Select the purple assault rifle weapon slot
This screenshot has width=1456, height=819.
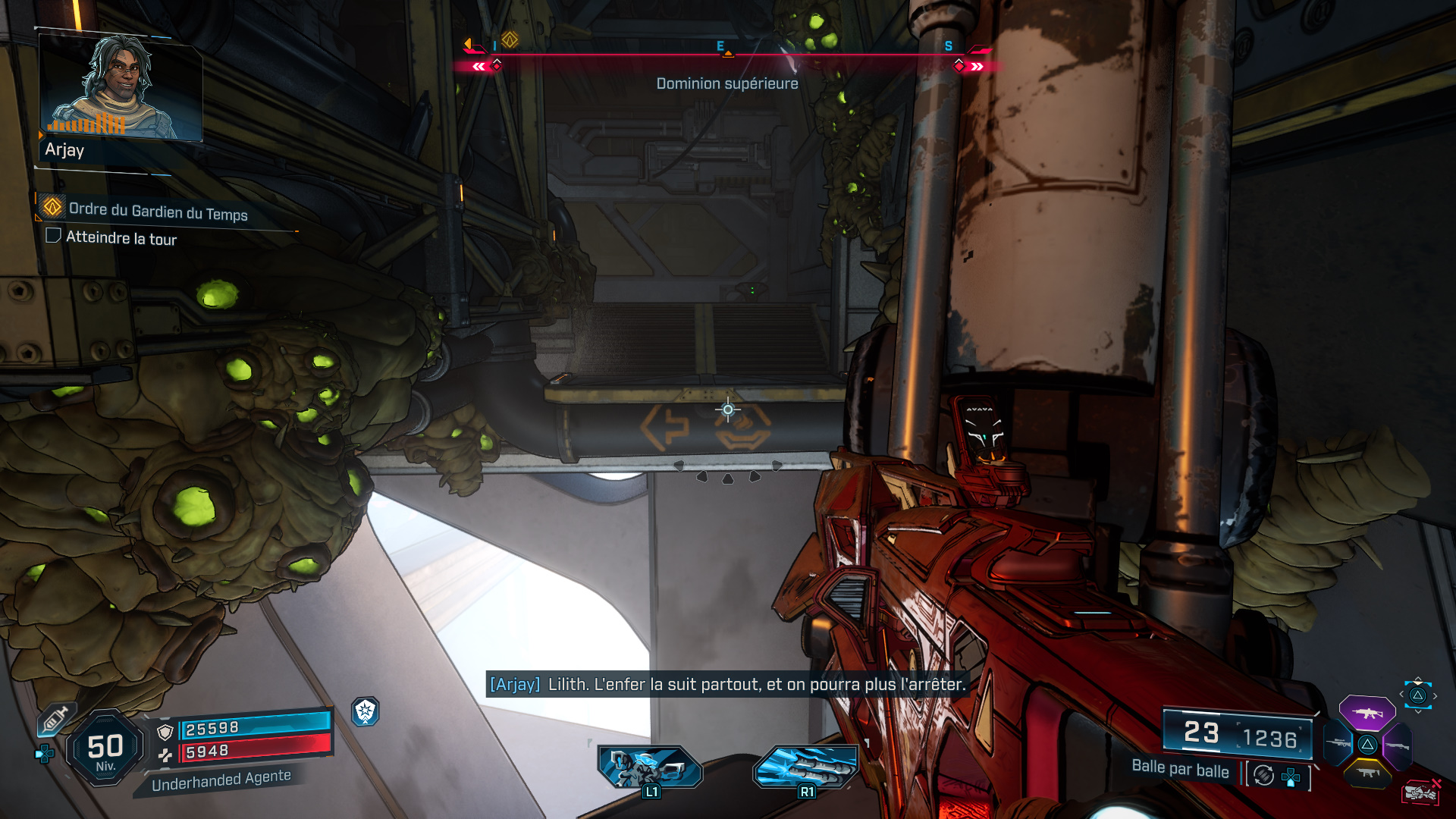(1367, 712)
